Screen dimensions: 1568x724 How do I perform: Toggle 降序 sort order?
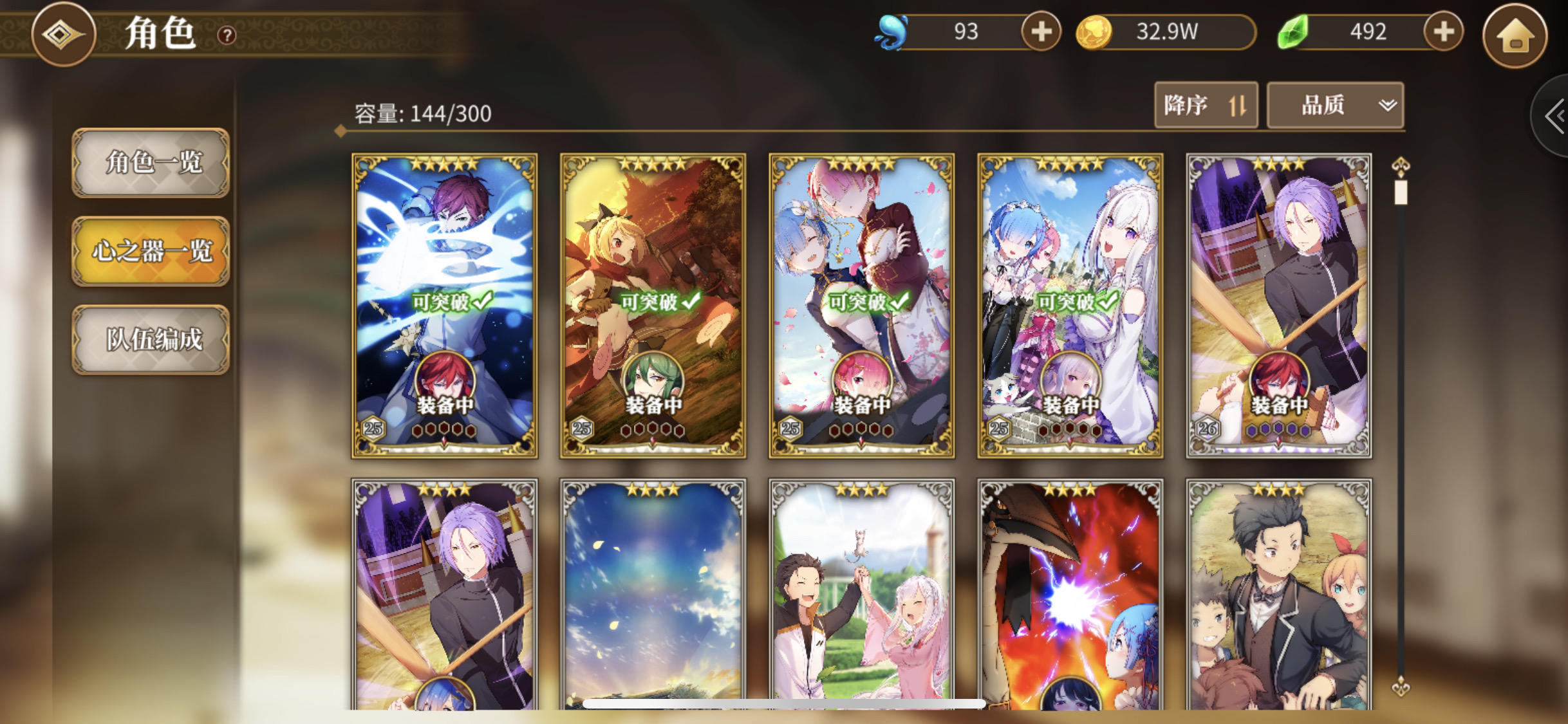[x=1206, y=105]
